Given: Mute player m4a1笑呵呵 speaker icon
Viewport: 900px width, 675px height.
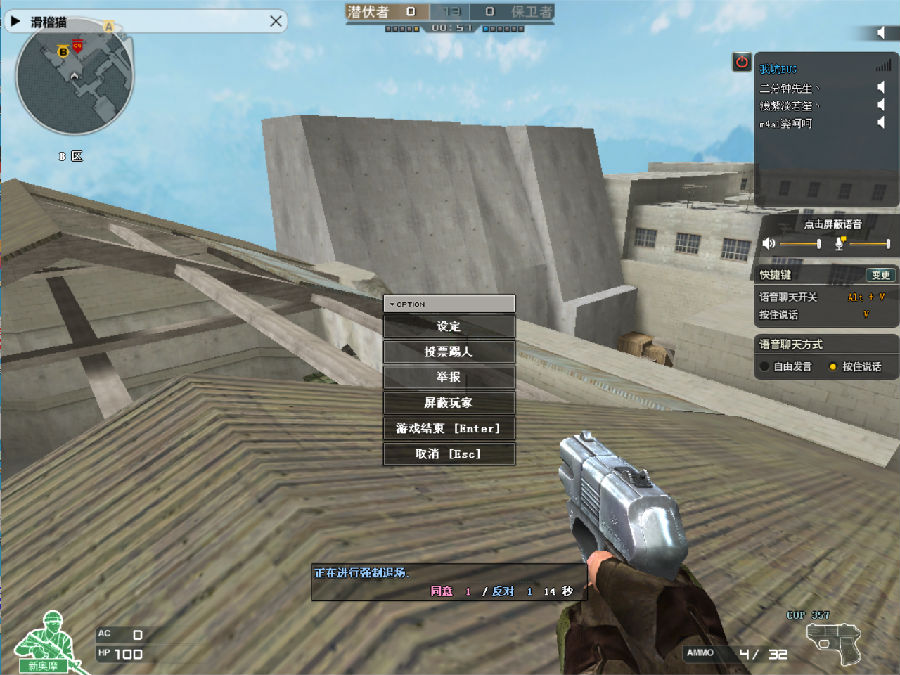Looking at the screenshot, I should coord(881,123).
